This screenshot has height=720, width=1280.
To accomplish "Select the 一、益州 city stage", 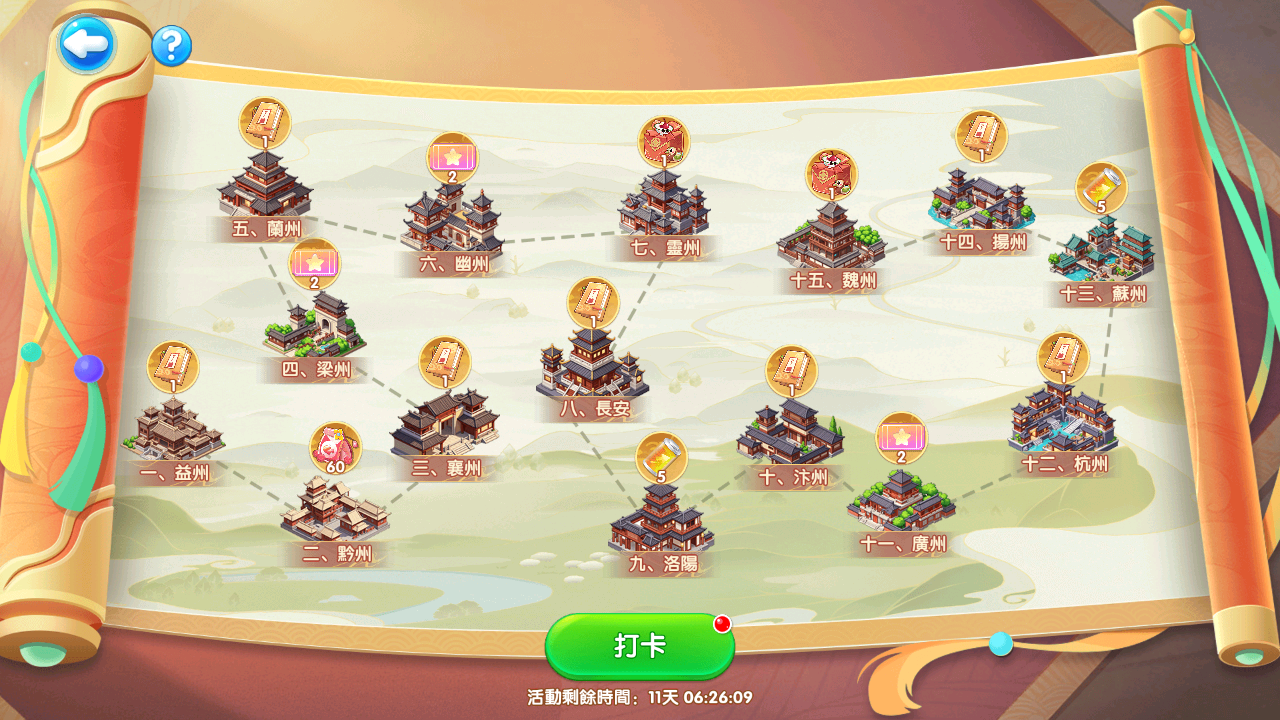I will [x=173, y=432].
